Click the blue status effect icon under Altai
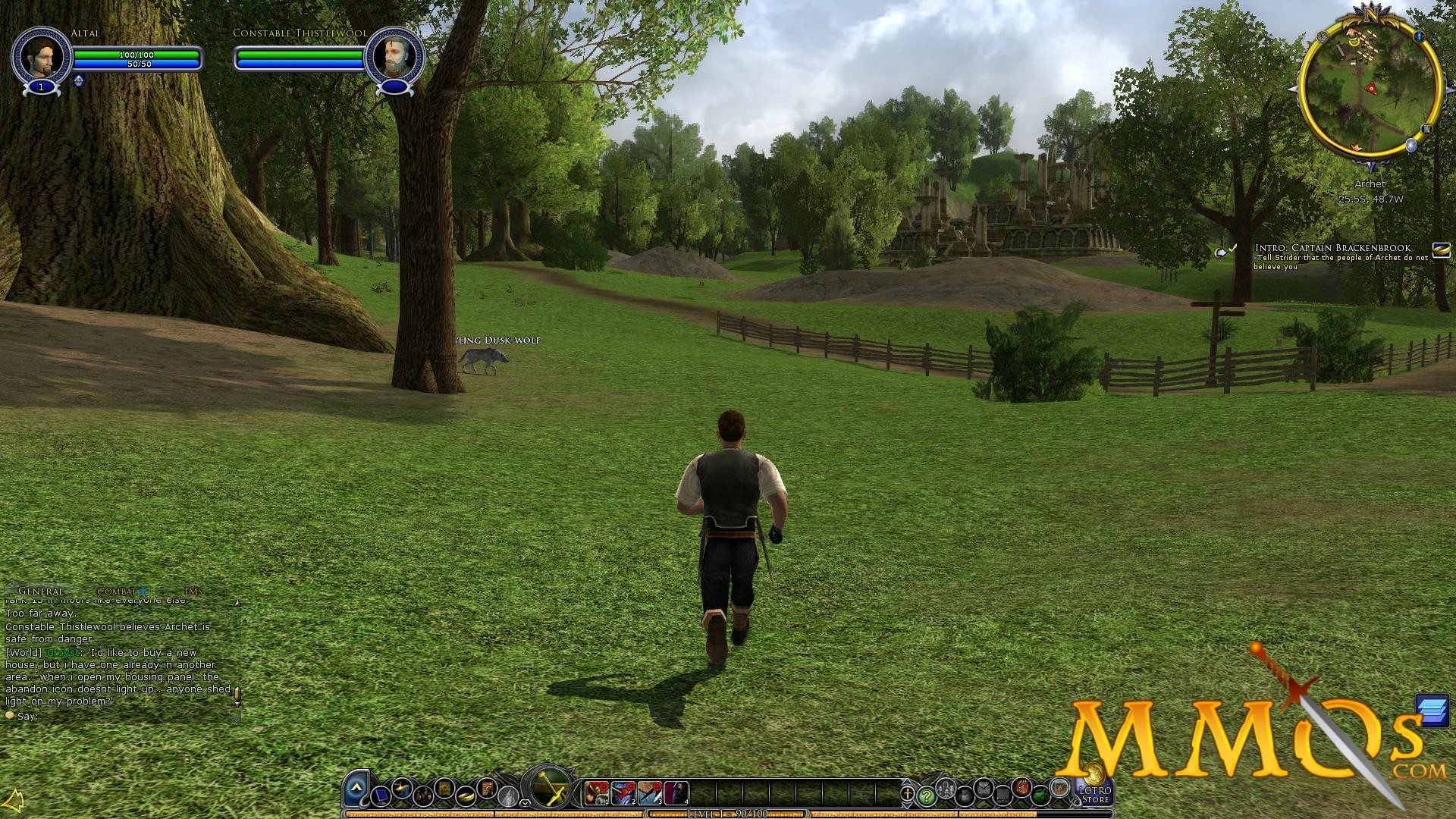The width and height of the screenshot is (1456, 819). 78,81
